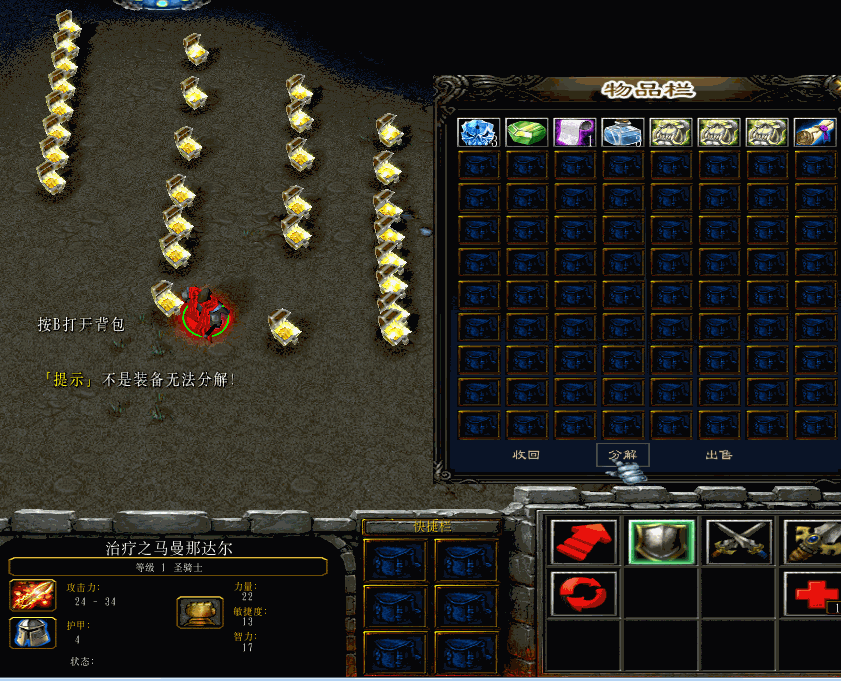Select the blue crystal item in the bag

click(x=478, y=133)
